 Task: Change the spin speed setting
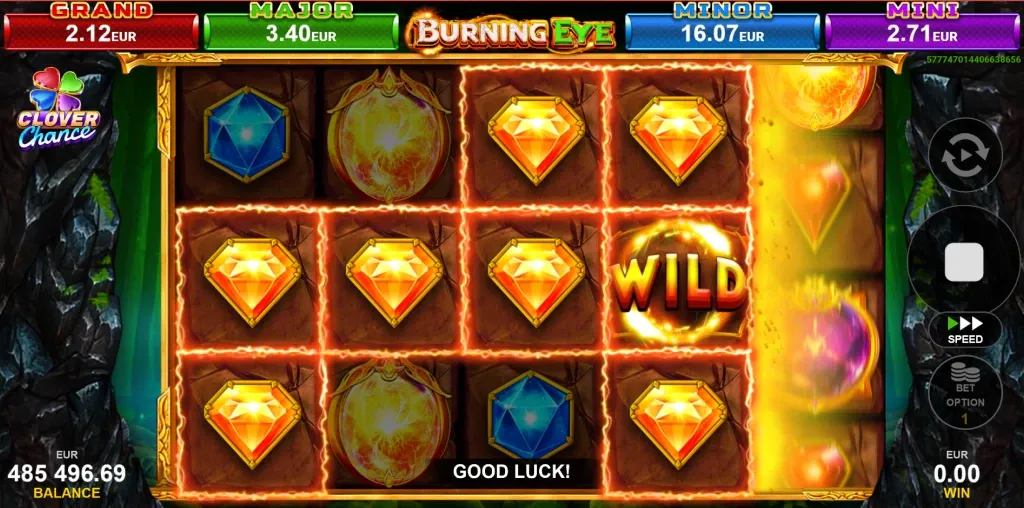coord(965,329)
